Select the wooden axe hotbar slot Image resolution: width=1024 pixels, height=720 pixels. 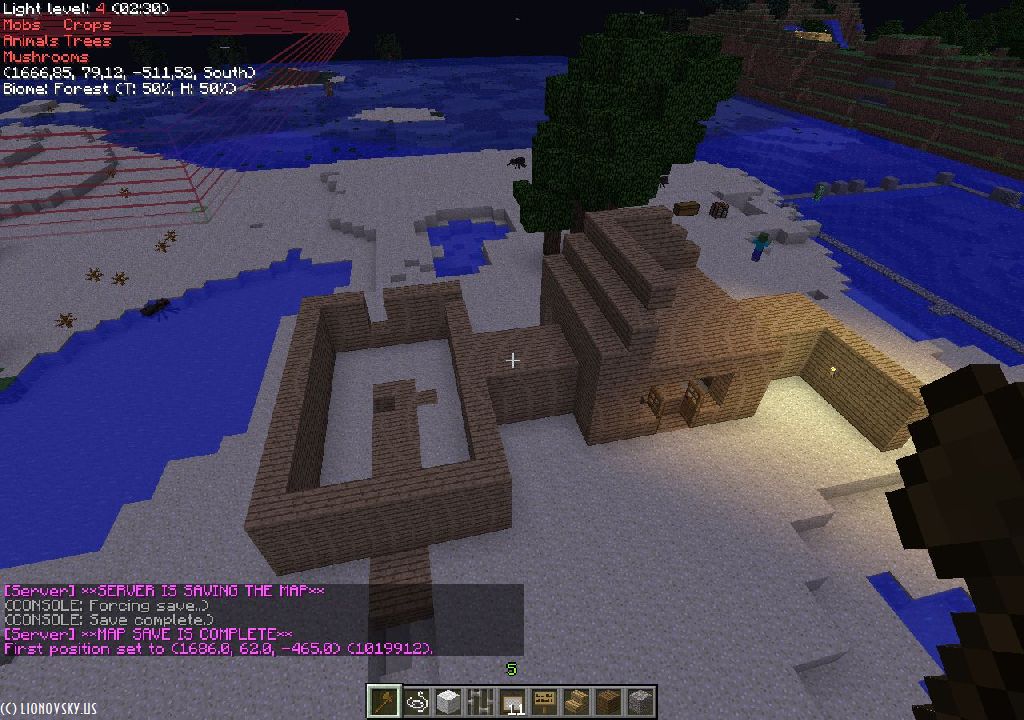383,701
